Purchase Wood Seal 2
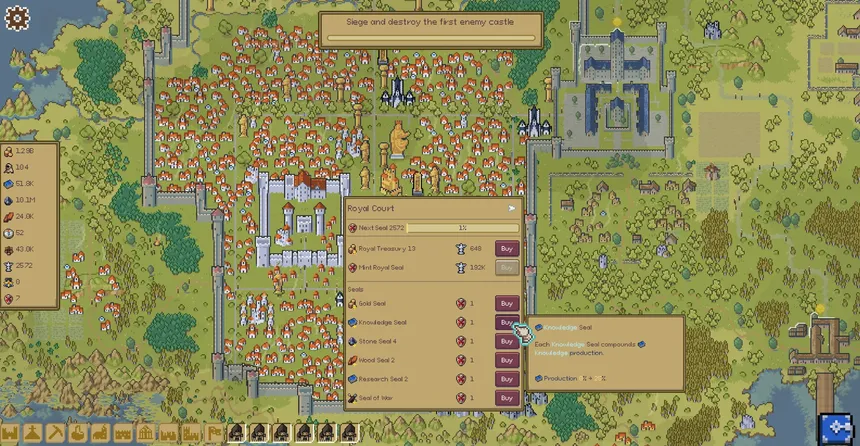The height and width of the screenshot is (446, 860). click(506, 360)
